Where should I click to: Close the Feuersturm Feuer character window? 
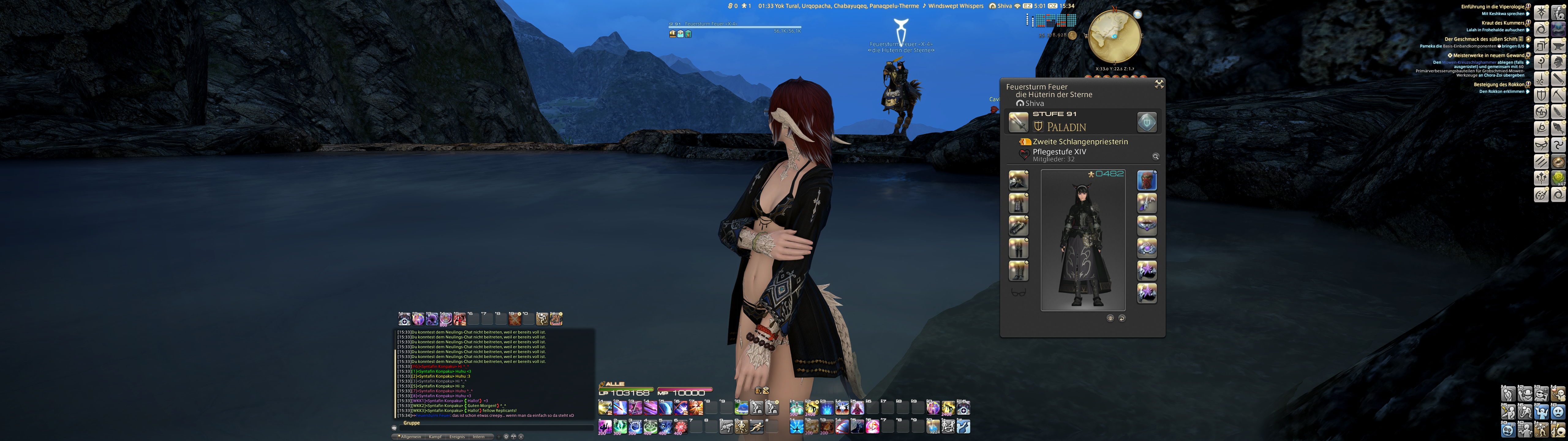(x=1159, y=84)
